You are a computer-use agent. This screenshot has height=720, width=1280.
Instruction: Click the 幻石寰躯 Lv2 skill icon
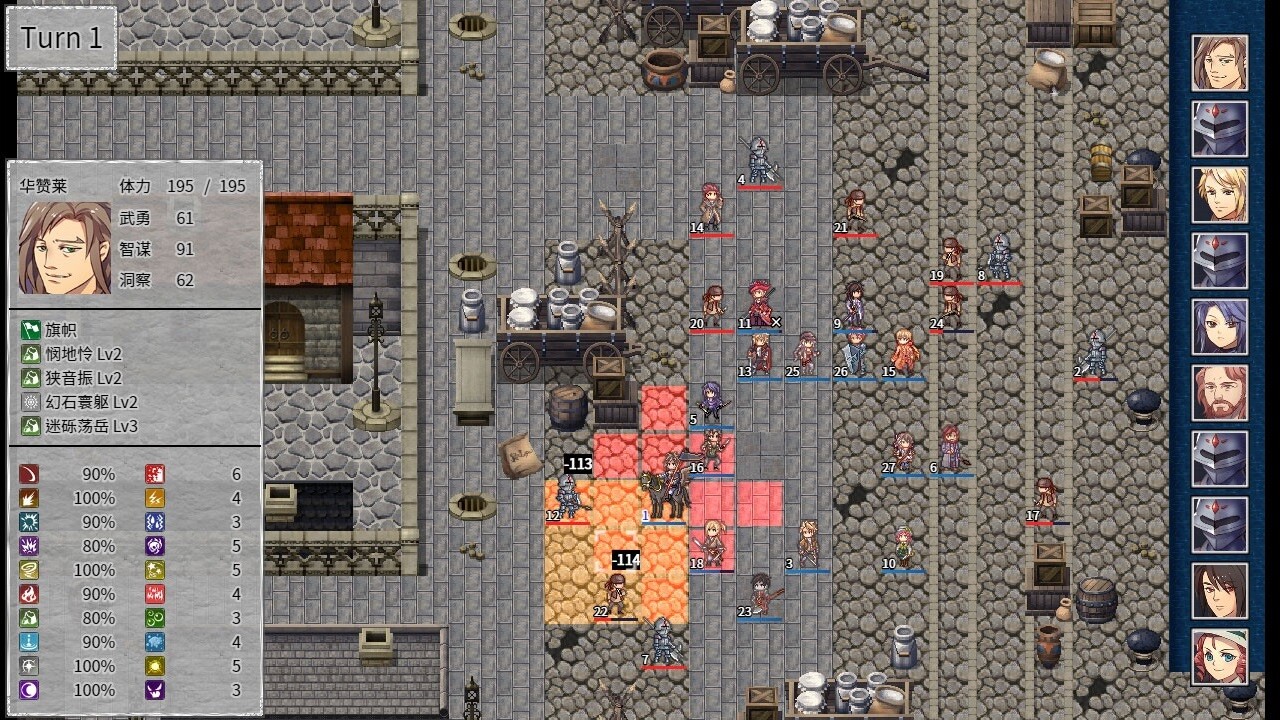click(31, 402)
